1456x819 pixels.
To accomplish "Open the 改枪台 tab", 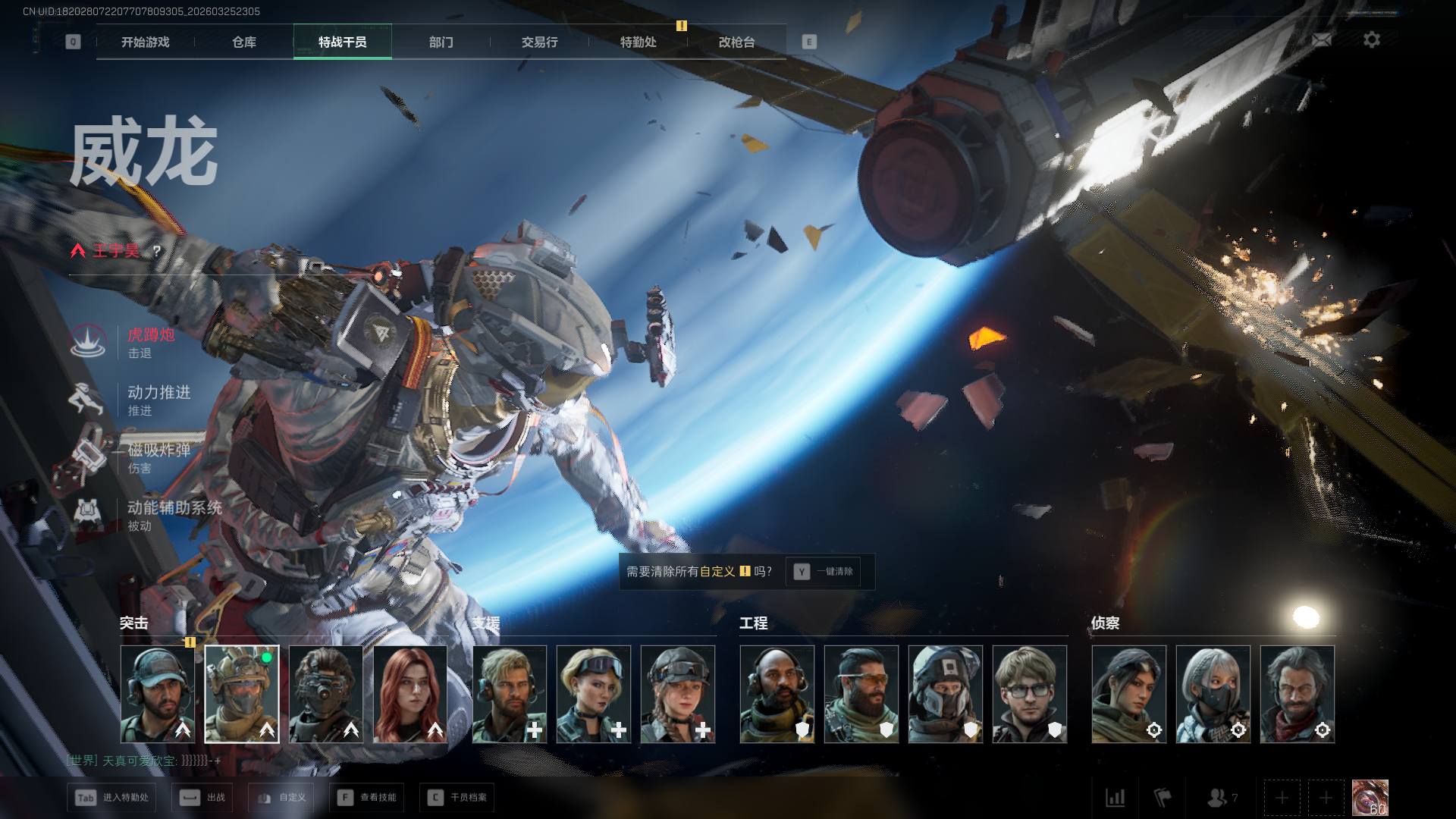I will point(737,42).
